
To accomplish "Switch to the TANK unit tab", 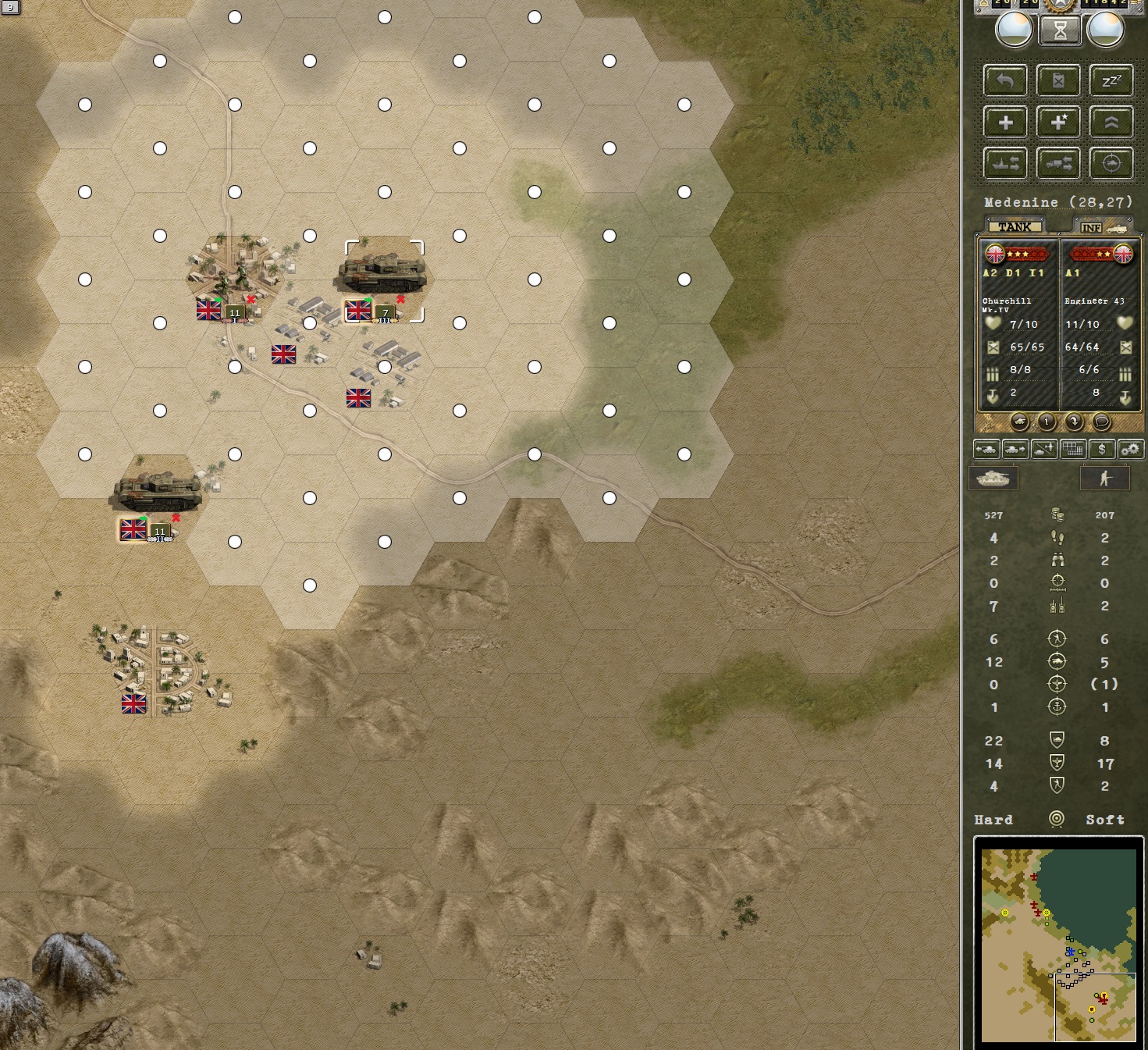I will click(x=1015, y=226).
